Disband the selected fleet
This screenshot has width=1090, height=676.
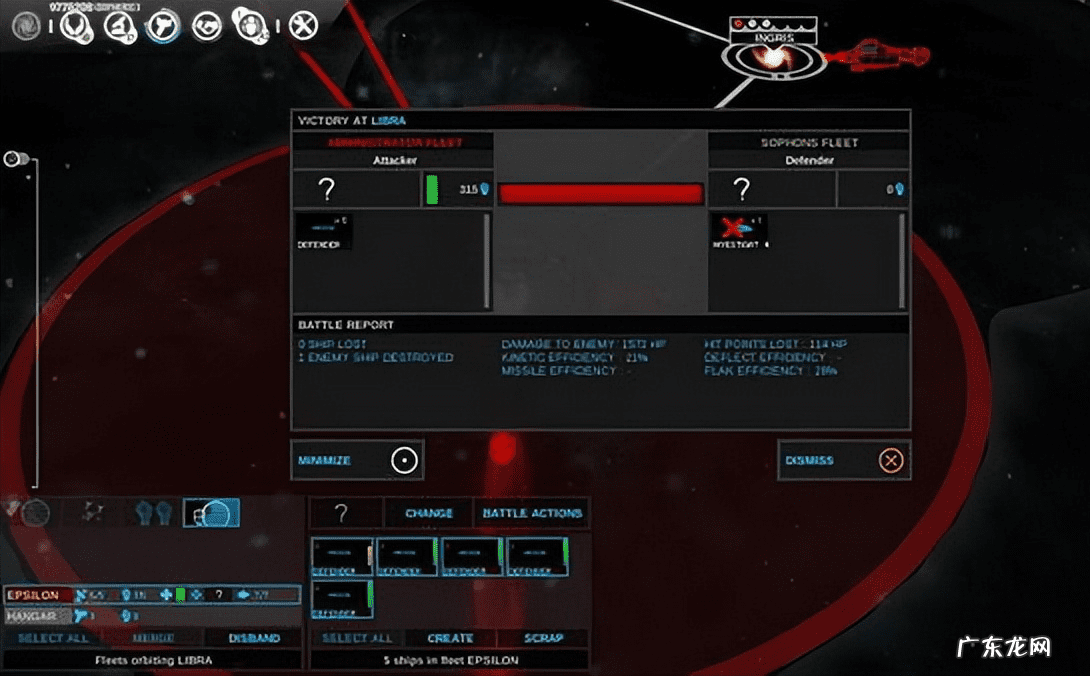pos(253,638)
